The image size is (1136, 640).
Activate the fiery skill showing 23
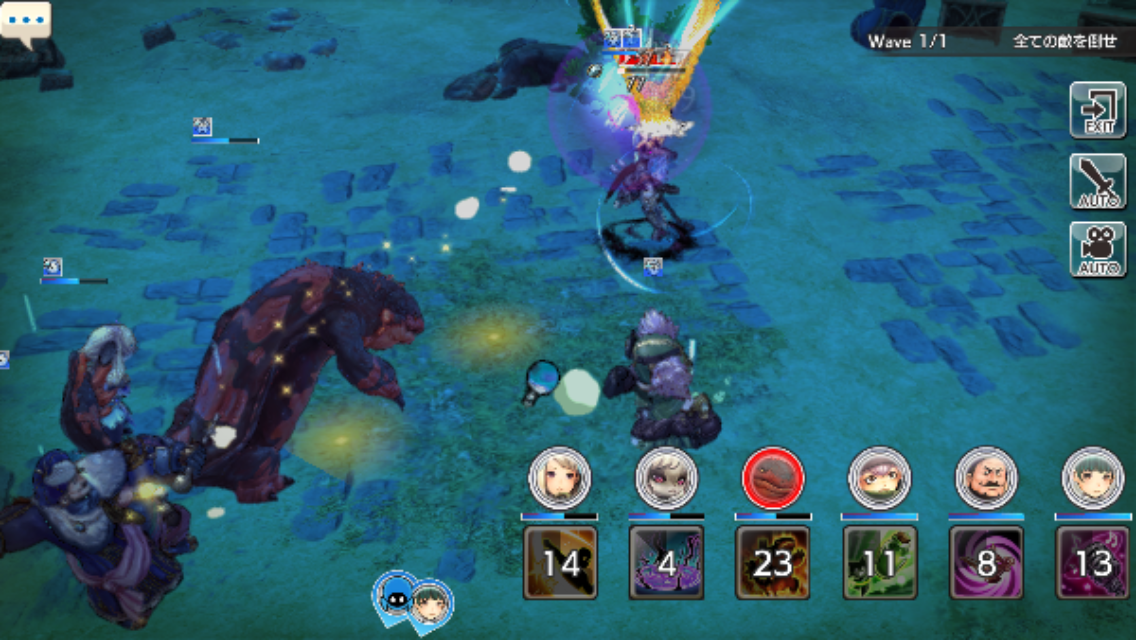[773, 562]
